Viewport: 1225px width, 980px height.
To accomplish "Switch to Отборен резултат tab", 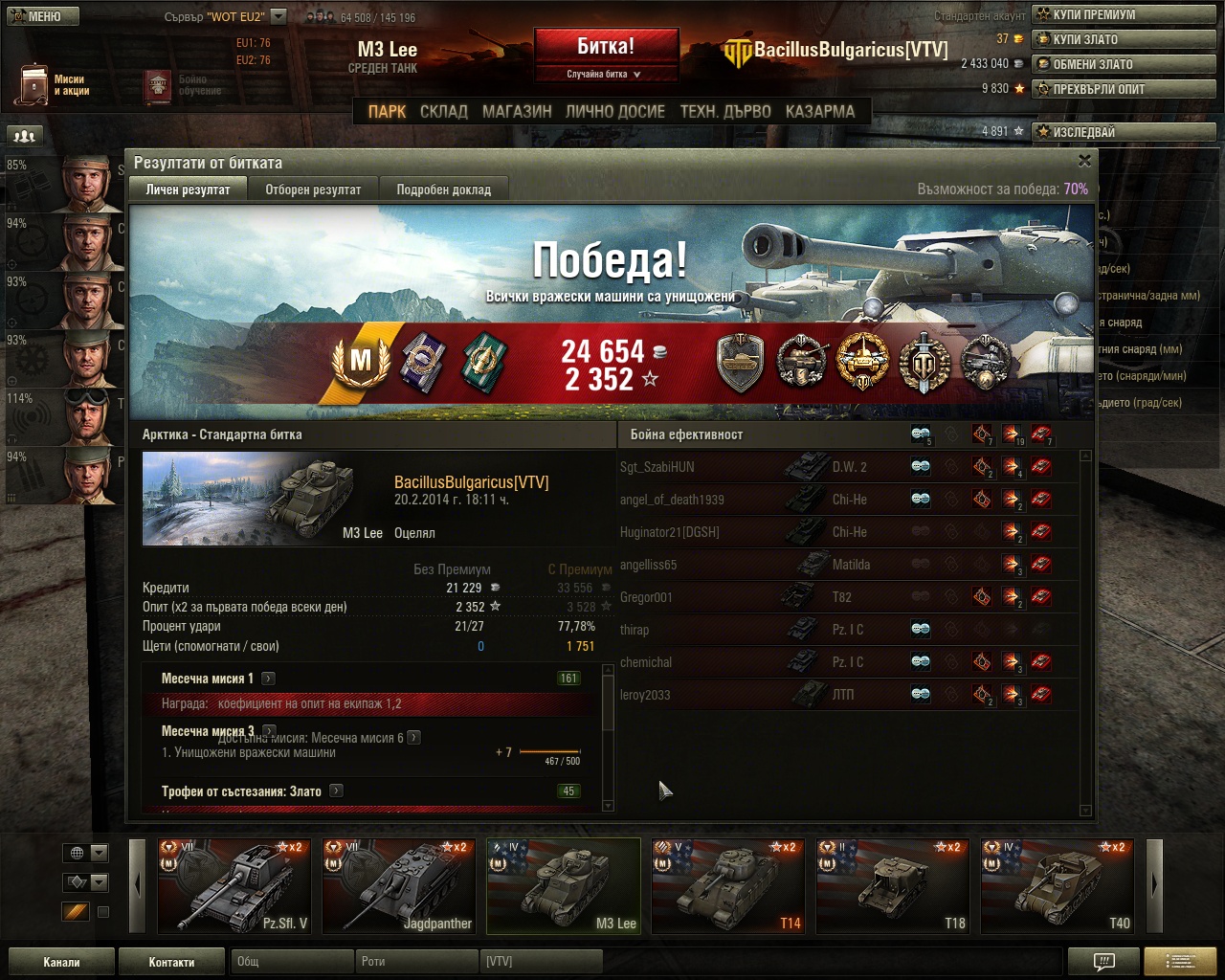I will 313,189.
